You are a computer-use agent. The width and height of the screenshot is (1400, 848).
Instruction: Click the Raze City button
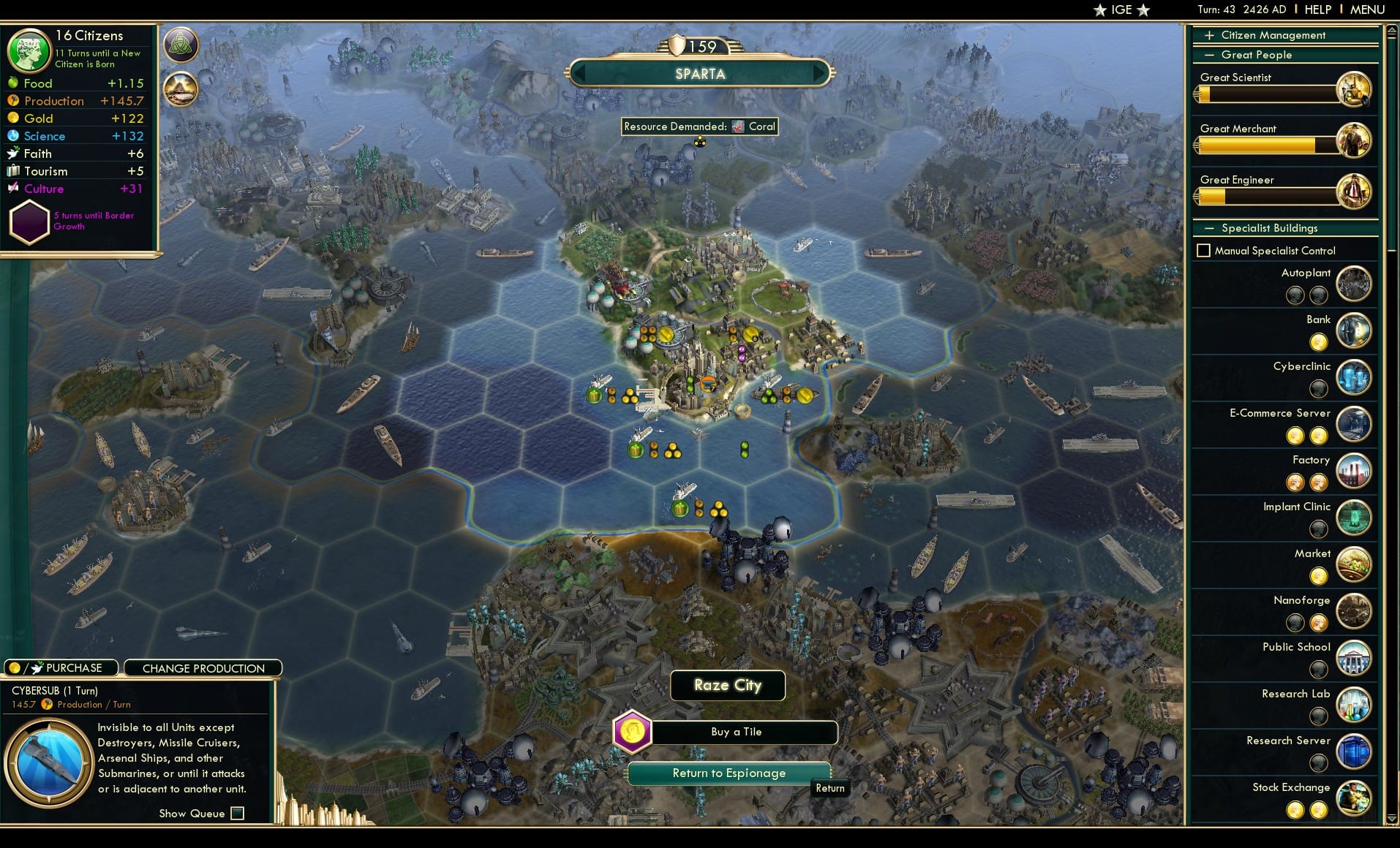pyautogui.click(x=727, y=685)
